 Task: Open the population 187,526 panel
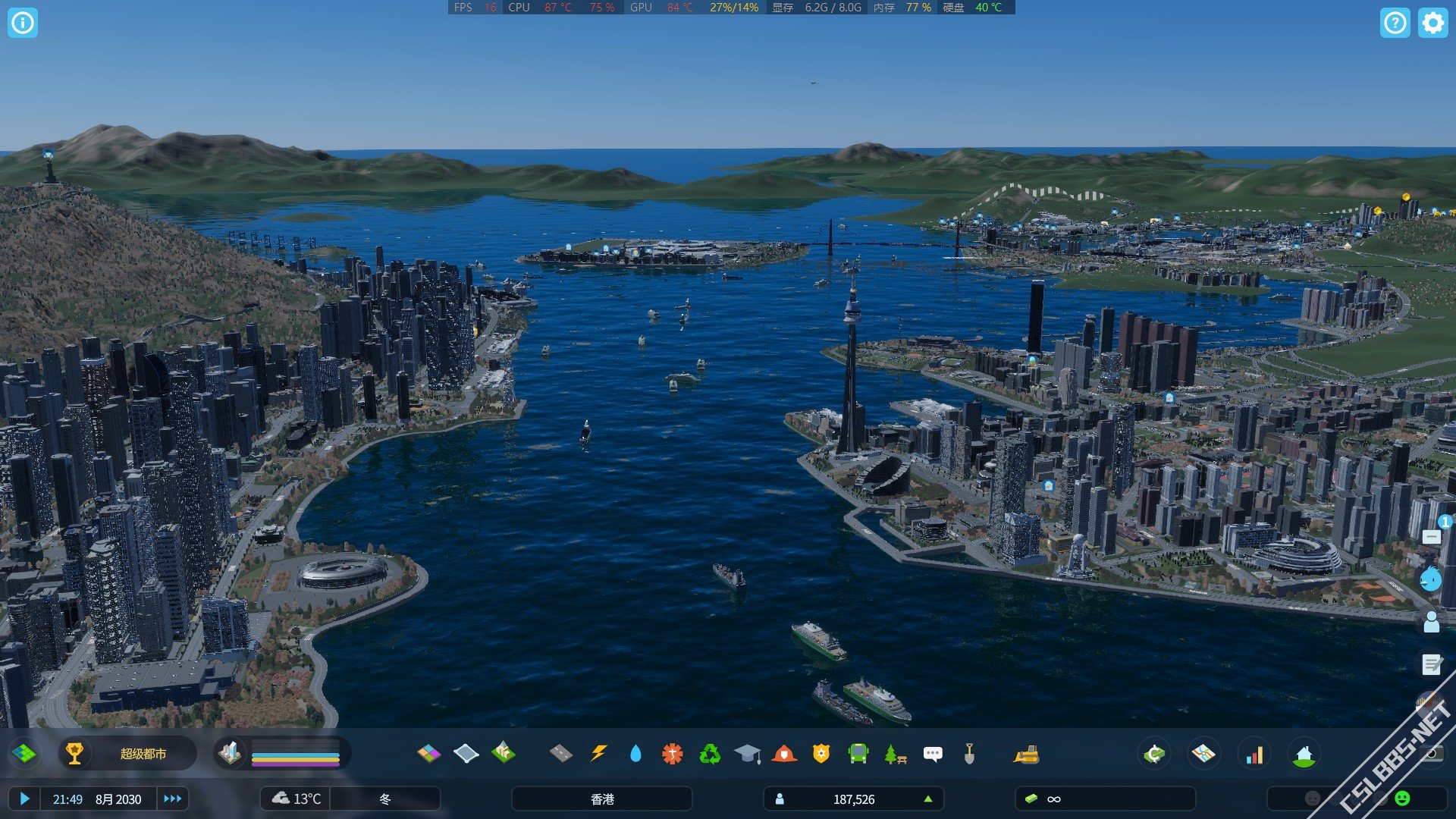pyautogui.click(x=853, y=799)
